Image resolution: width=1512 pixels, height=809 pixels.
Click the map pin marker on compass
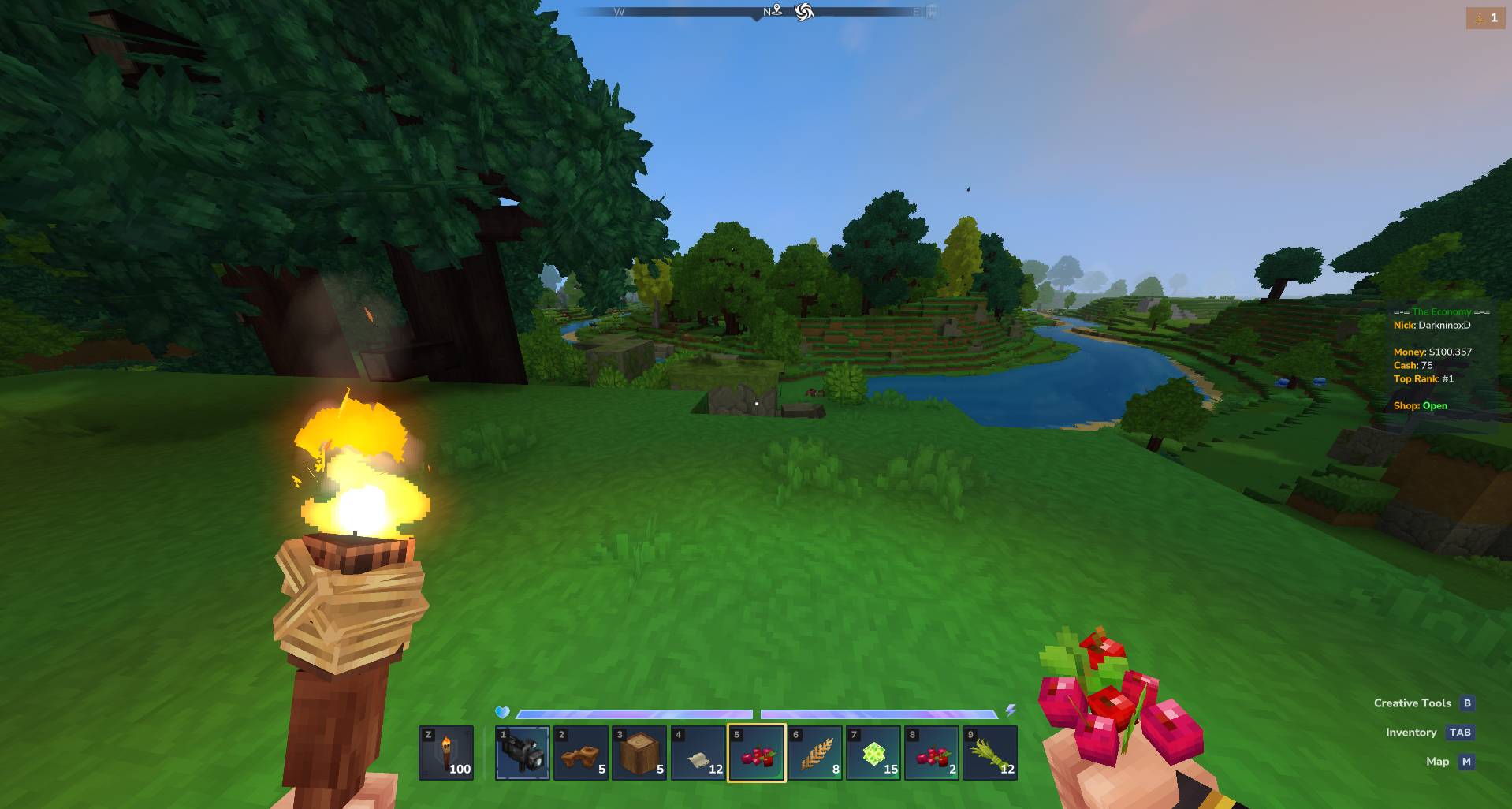coord(776,11)
